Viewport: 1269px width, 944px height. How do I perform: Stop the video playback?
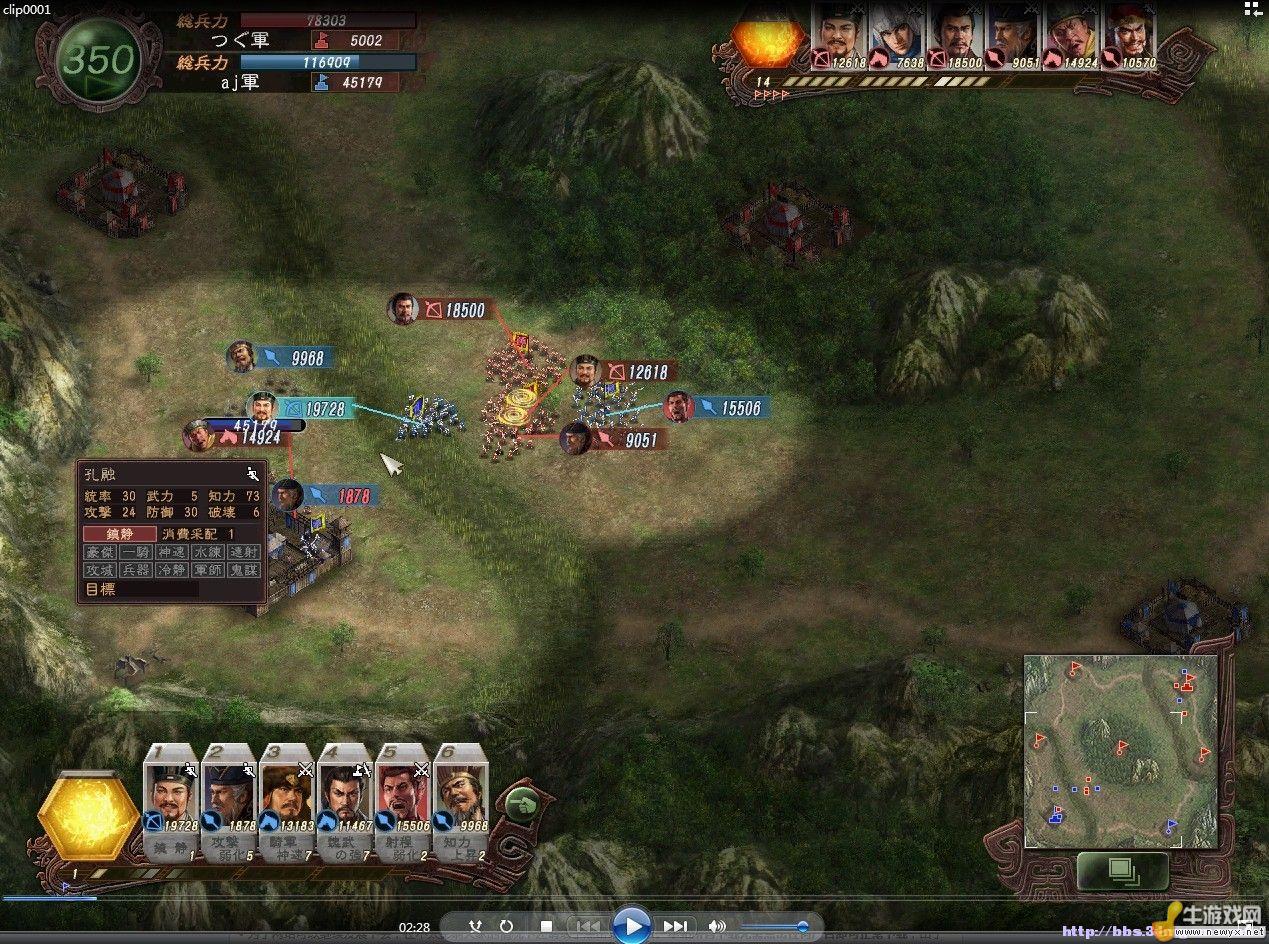click(x=546, y=927)
